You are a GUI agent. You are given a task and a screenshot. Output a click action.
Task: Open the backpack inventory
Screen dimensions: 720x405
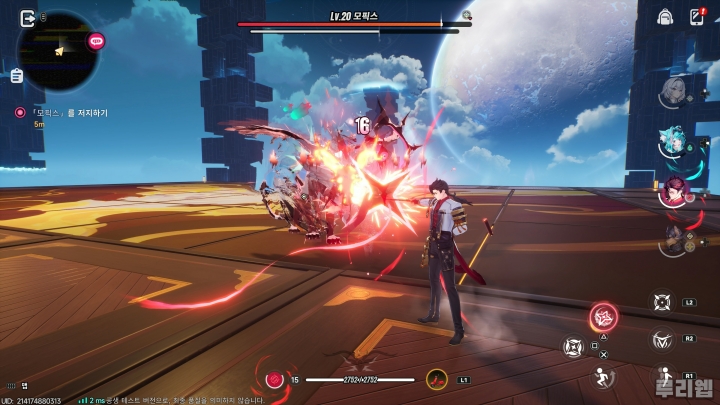click(x=665, y=16)
